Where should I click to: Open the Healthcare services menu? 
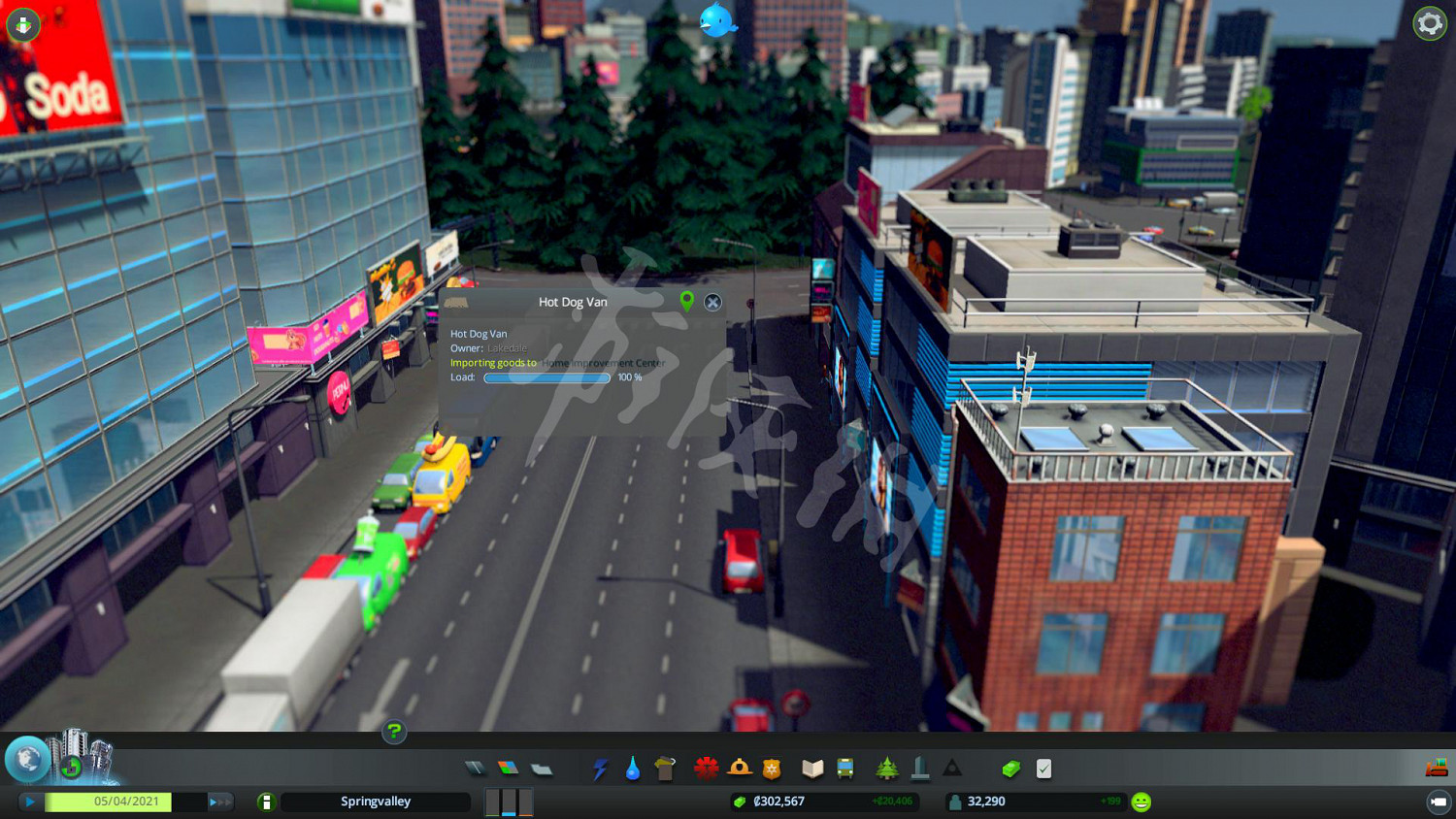(x=705, y=768)
